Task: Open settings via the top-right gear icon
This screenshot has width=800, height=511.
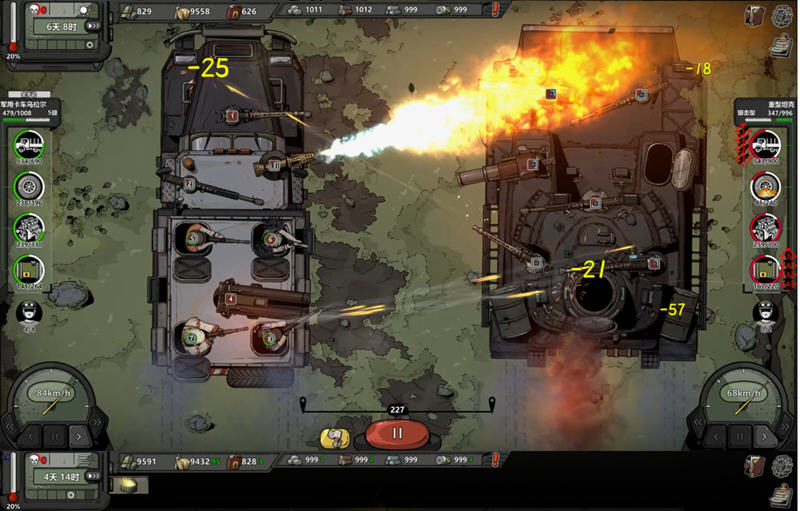Action: point(782,15)
